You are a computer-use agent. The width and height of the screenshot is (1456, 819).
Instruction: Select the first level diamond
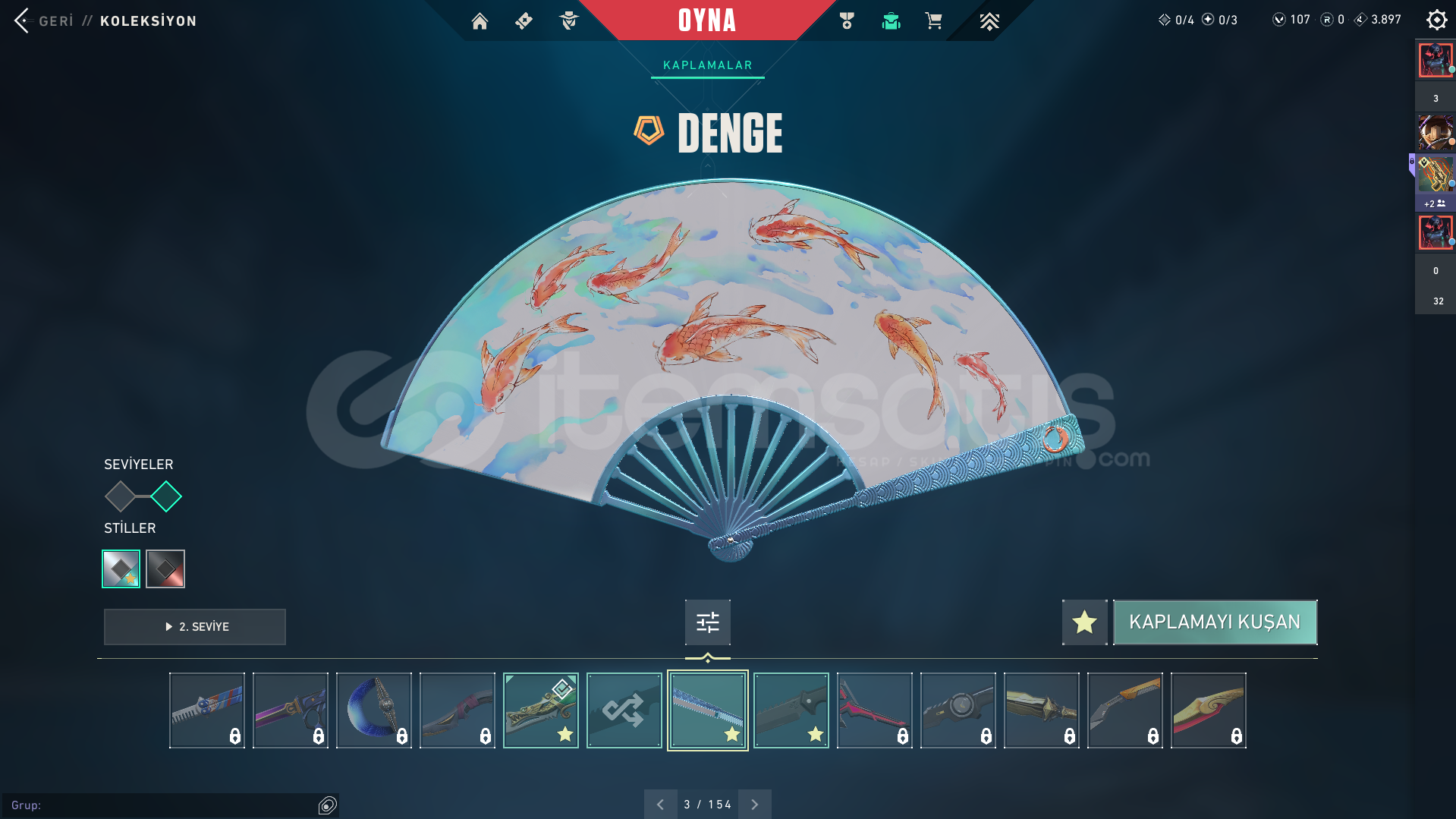(x=120, y=497)
